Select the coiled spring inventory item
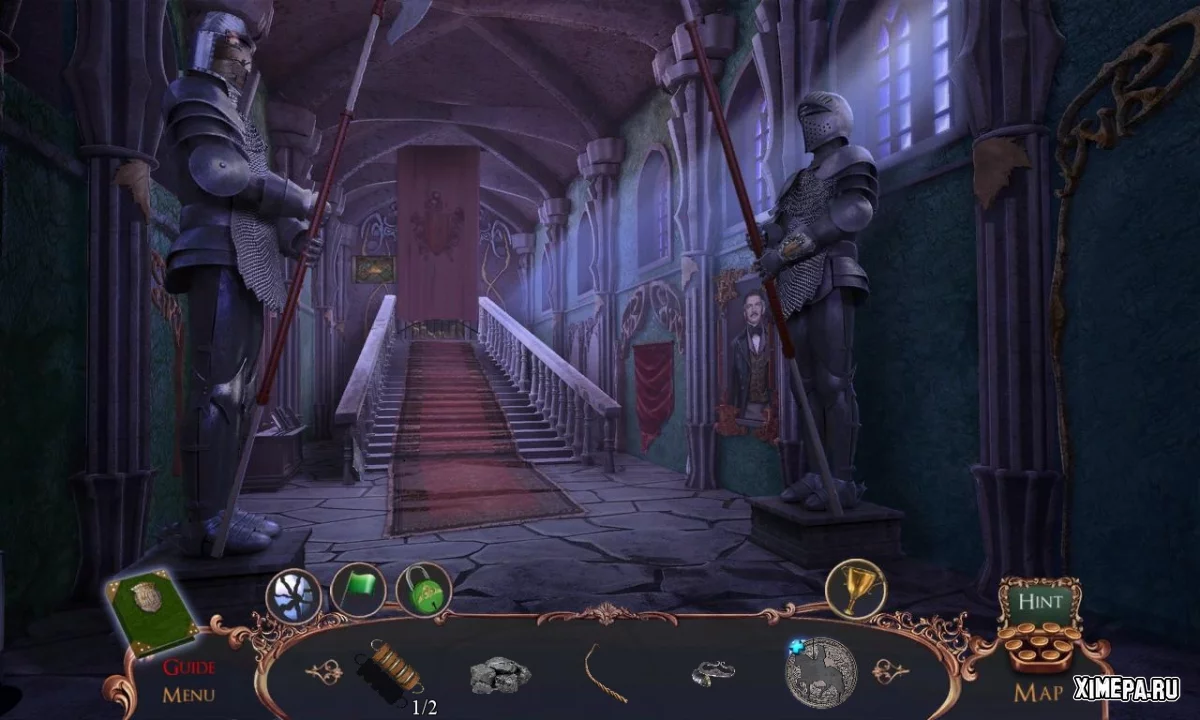The width and height of the screenshot is (1200, 720). click(393, 667)
